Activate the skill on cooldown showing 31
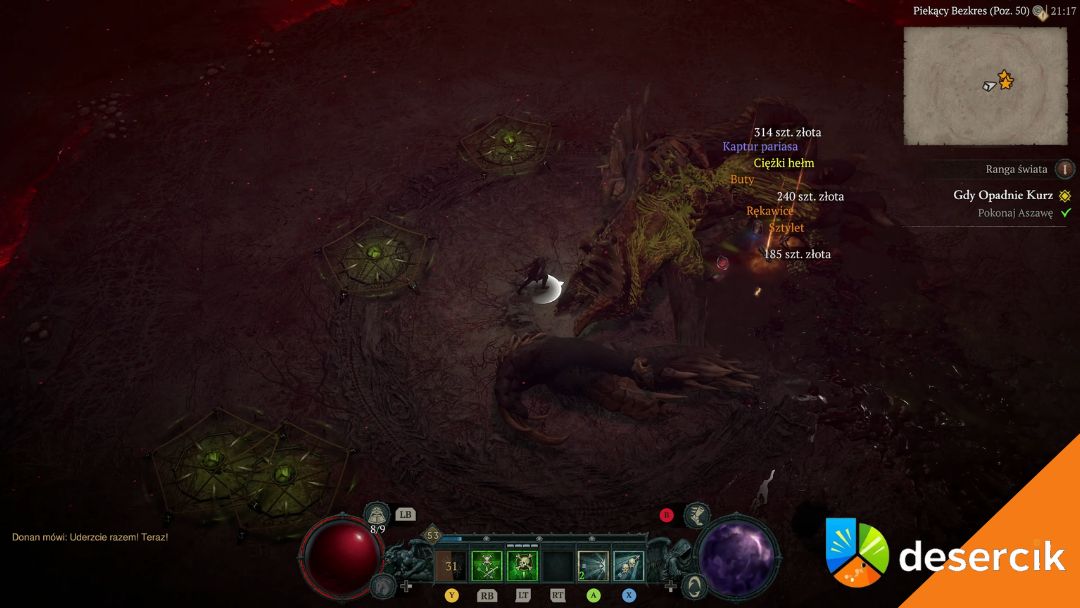 (x=450, y=567)
